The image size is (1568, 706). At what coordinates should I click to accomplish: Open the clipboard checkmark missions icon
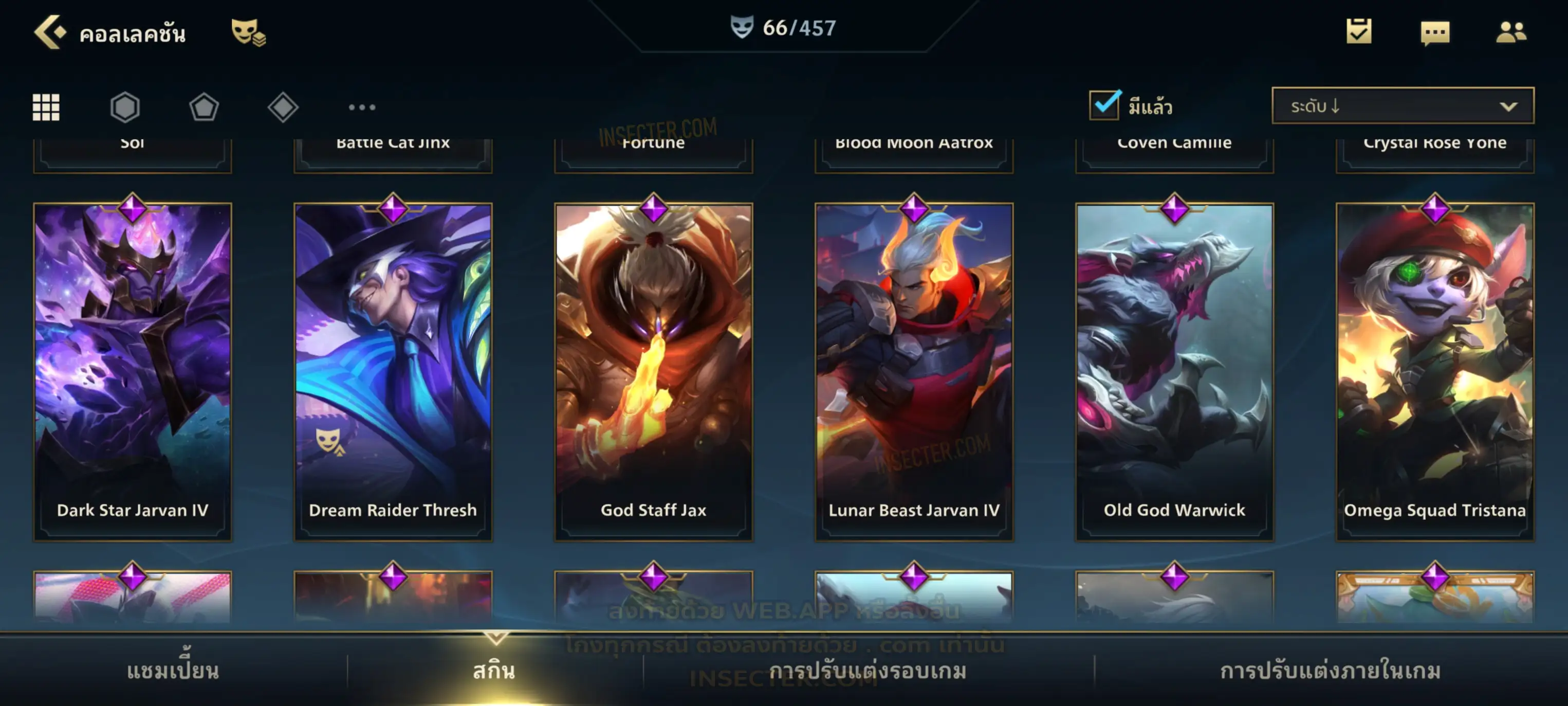tap(1359, 32)
